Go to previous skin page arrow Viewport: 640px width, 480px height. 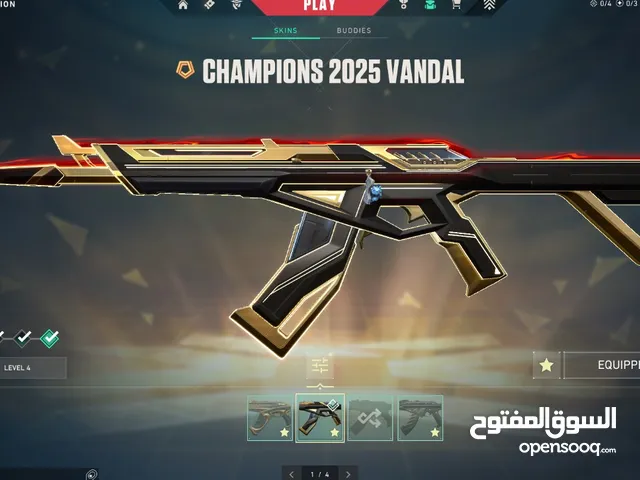pyautogui.click(x=291, y=473)
